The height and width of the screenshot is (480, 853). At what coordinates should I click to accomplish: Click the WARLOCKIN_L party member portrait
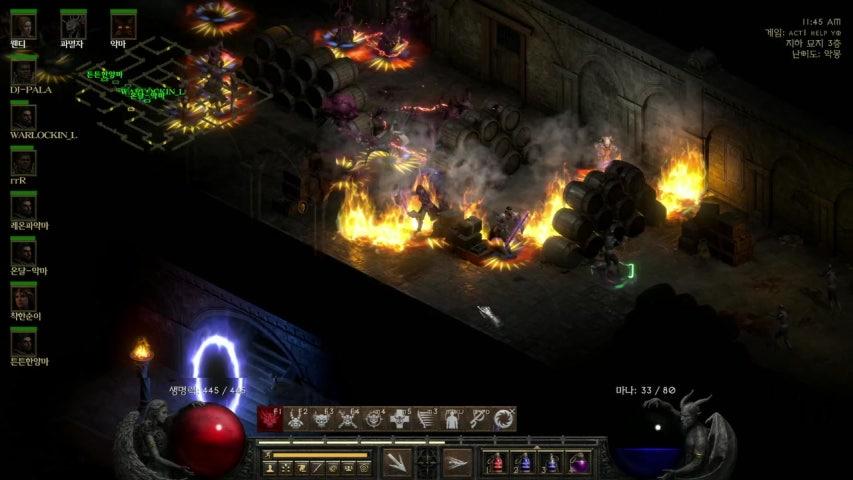coord(23,115)
